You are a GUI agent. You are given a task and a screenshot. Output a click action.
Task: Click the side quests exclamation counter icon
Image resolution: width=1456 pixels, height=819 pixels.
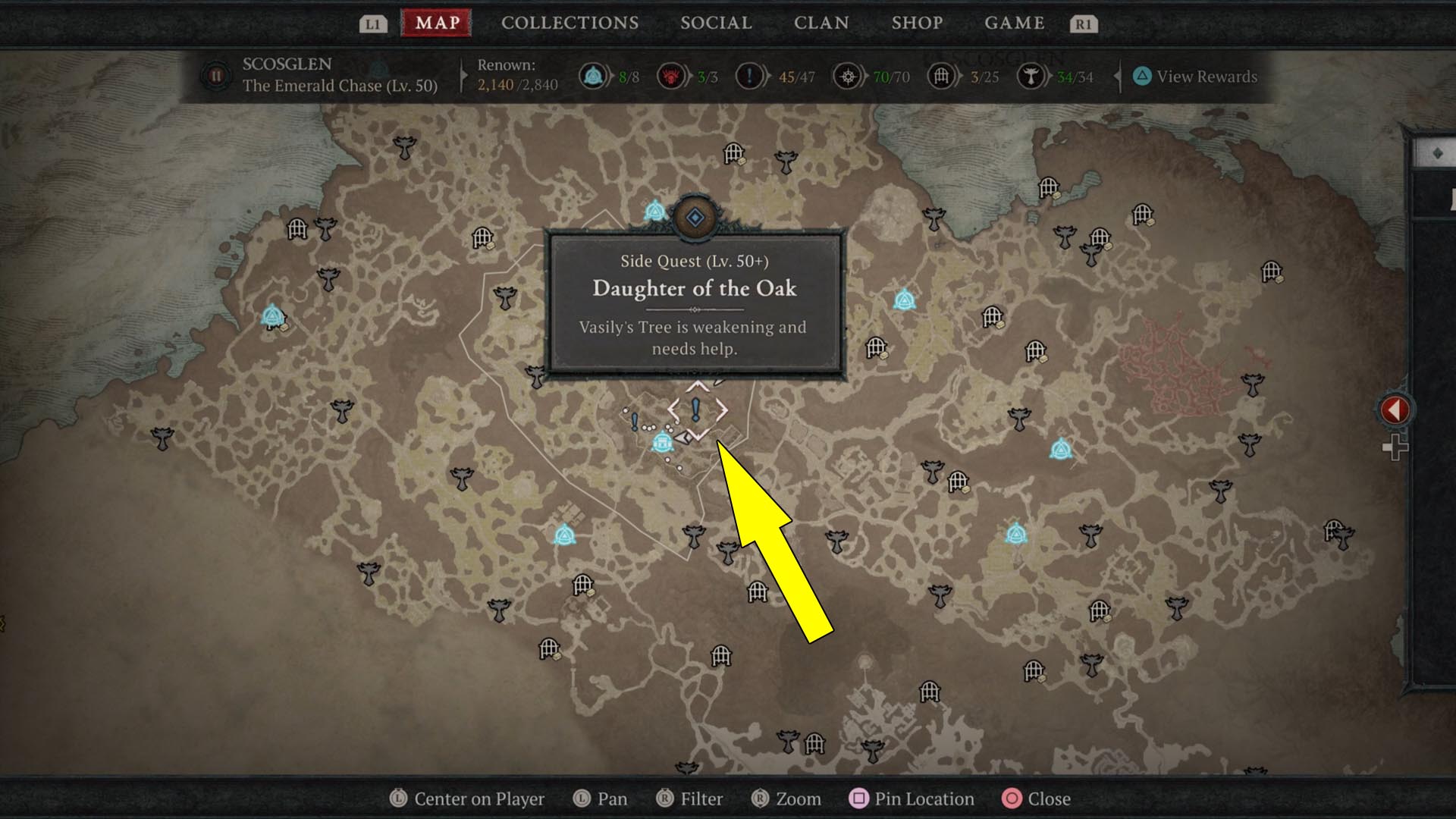[749, 75]
